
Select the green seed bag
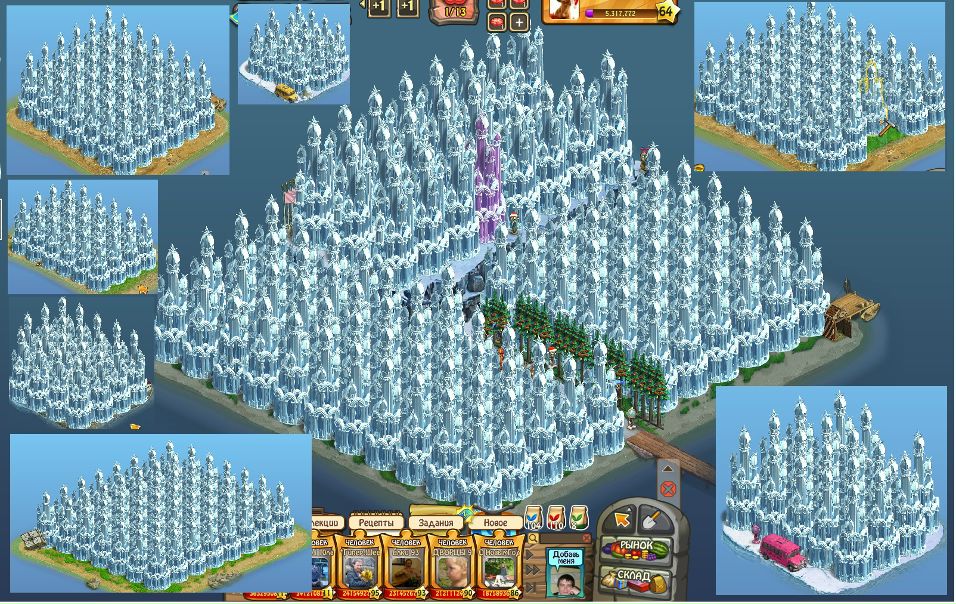[x=579, y=518]
